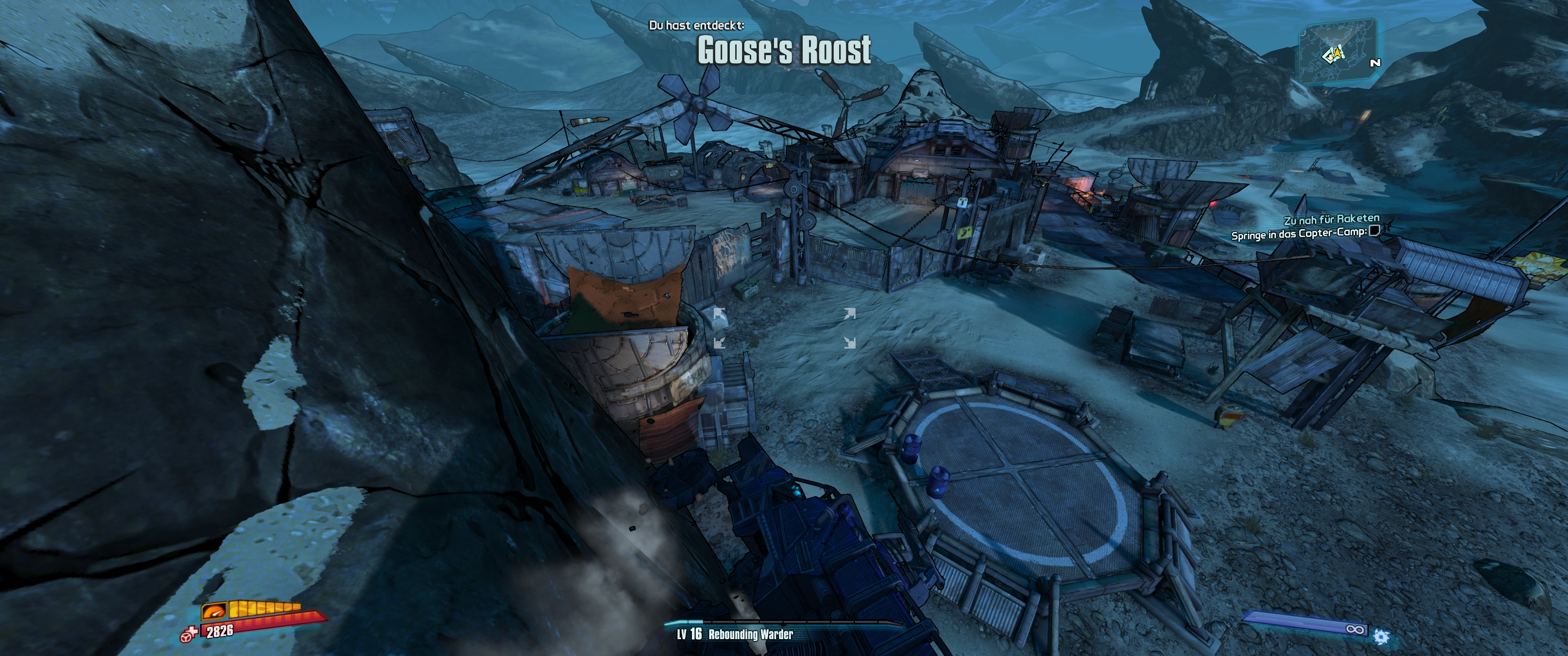
Task: Click the 'Springe in das Copter-Camp' objective
Action: (1299, 234)
